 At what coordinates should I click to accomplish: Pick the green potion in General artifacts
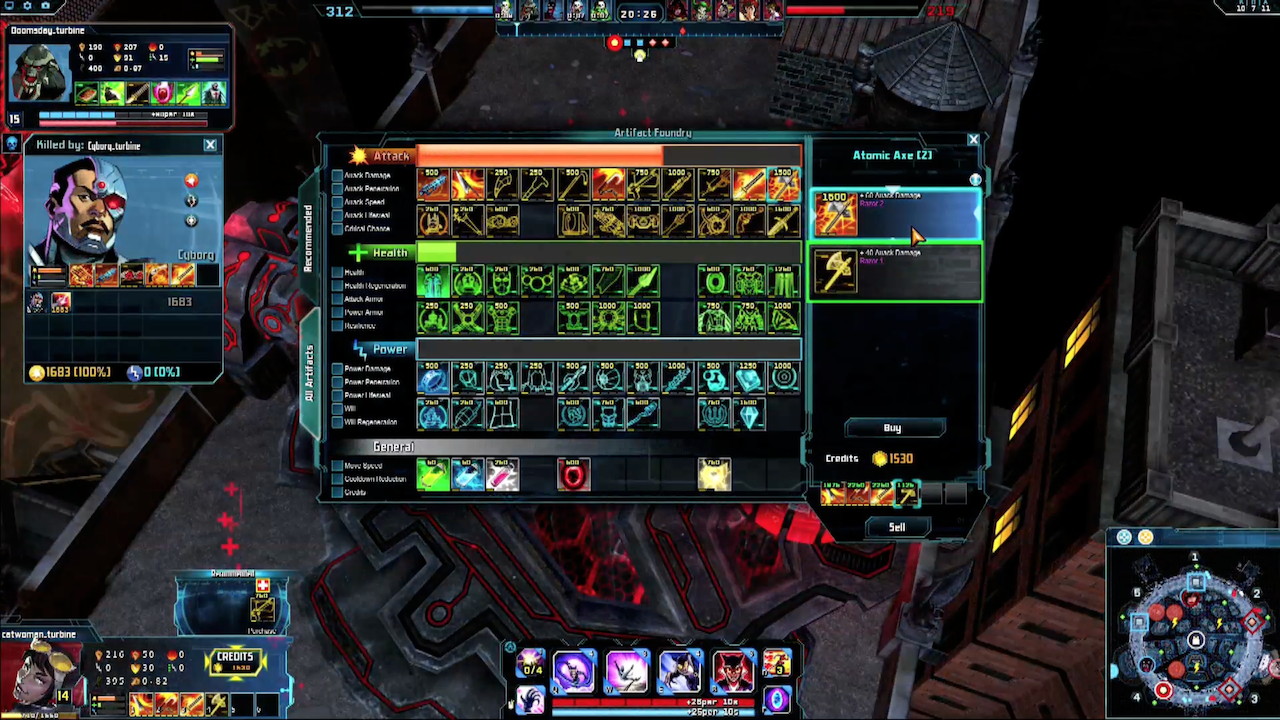click(433, 475)
